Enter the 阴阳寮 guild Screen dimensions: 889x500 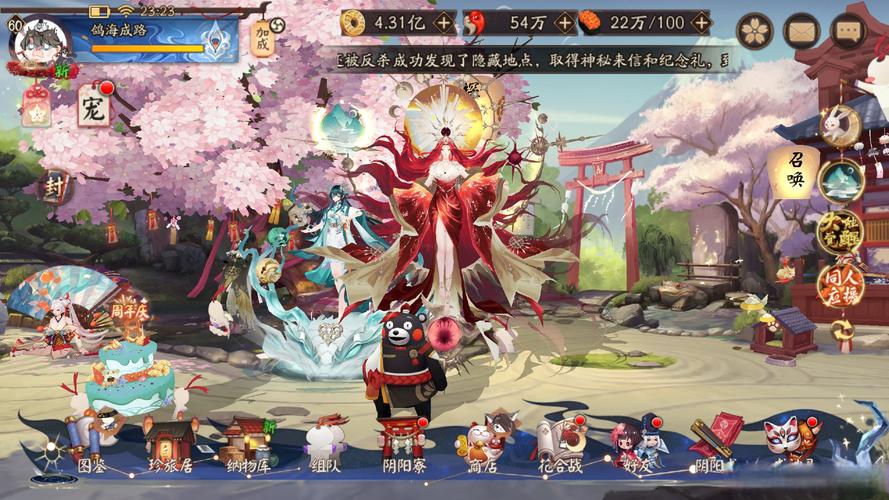click(x=401, y=445)
